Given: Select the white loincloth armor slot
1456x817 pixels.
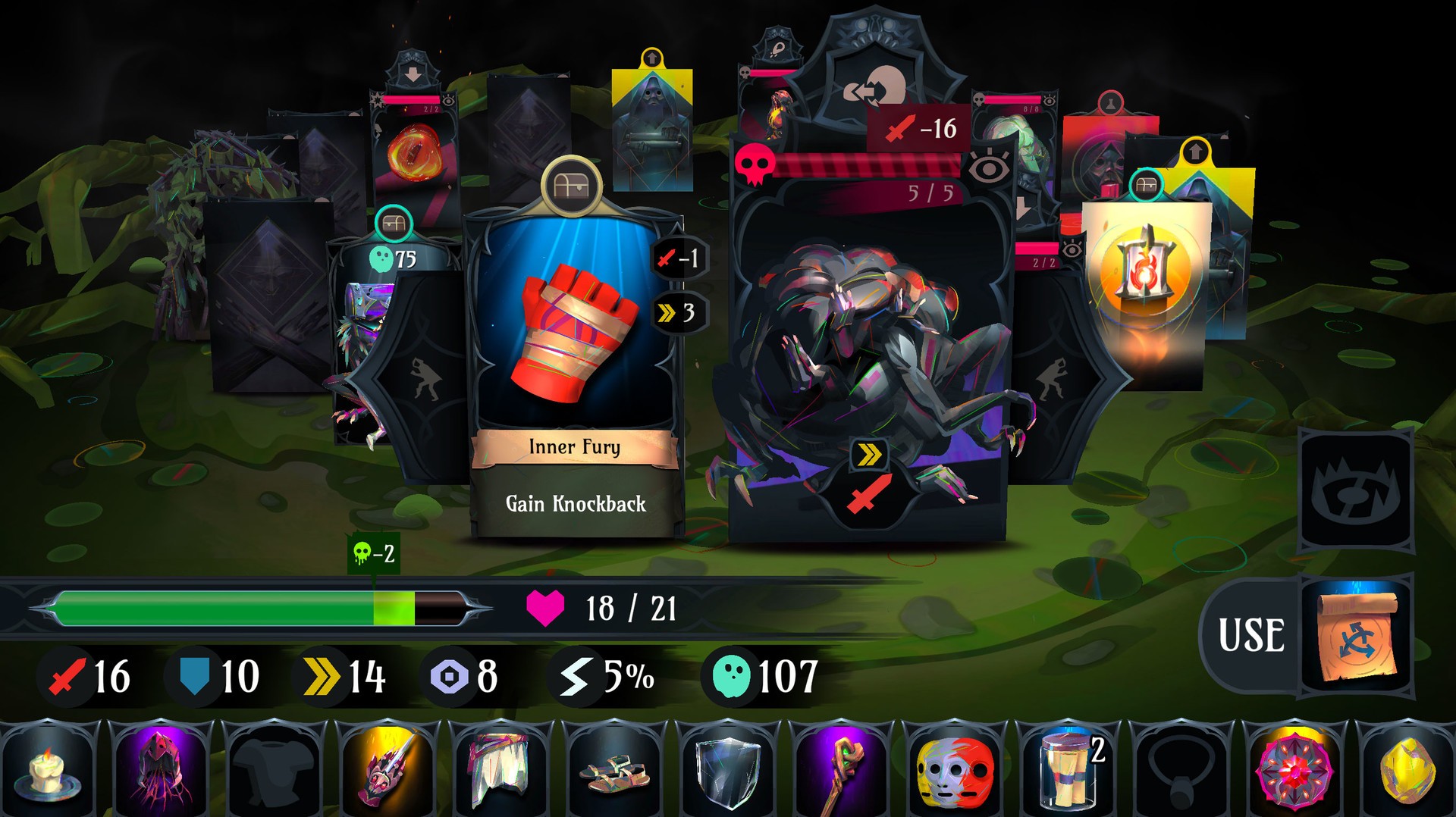Looking at the screenshot, I should 499,769.
